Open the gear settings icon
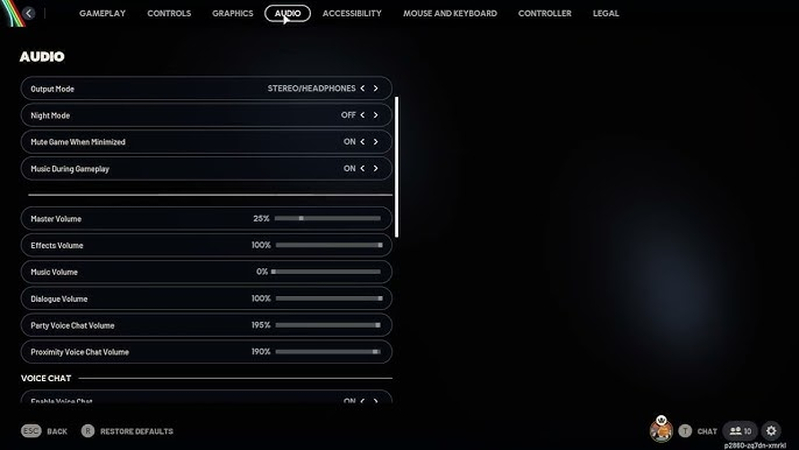This screenshot has height=450, width=799. (x=771, y=431)
